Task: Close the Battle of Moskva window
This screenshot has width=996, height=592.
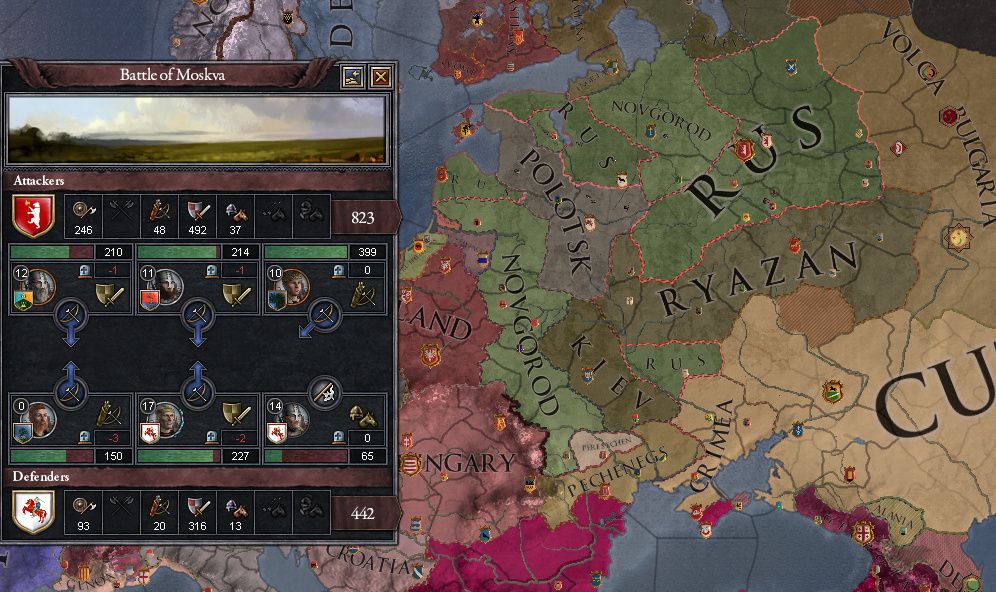Action: coord(380,77)
